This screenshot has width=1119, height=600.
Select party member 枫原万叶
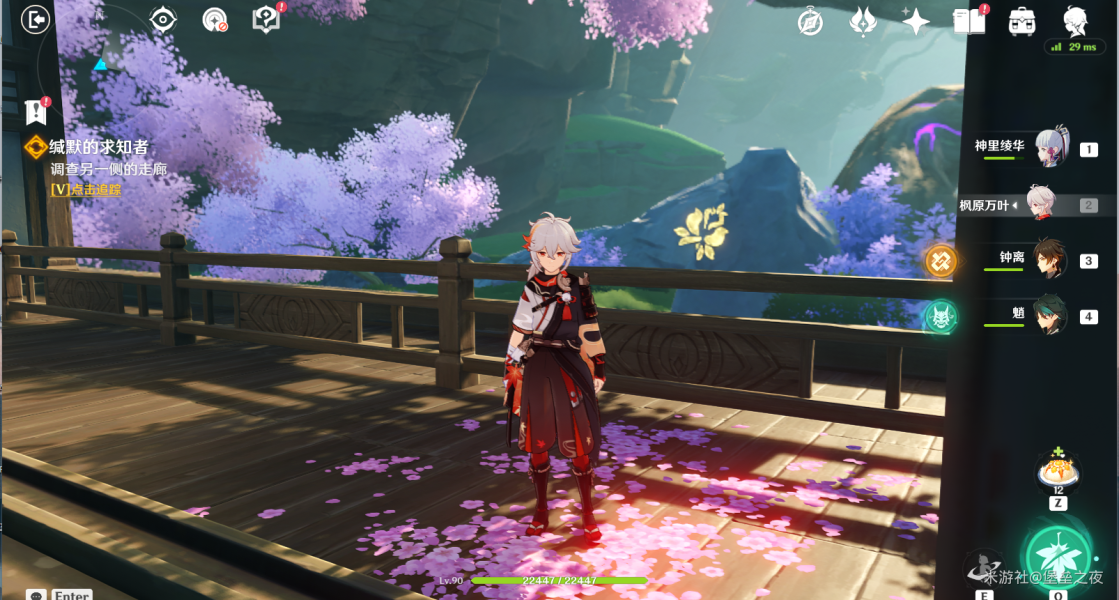[1043, 205]
